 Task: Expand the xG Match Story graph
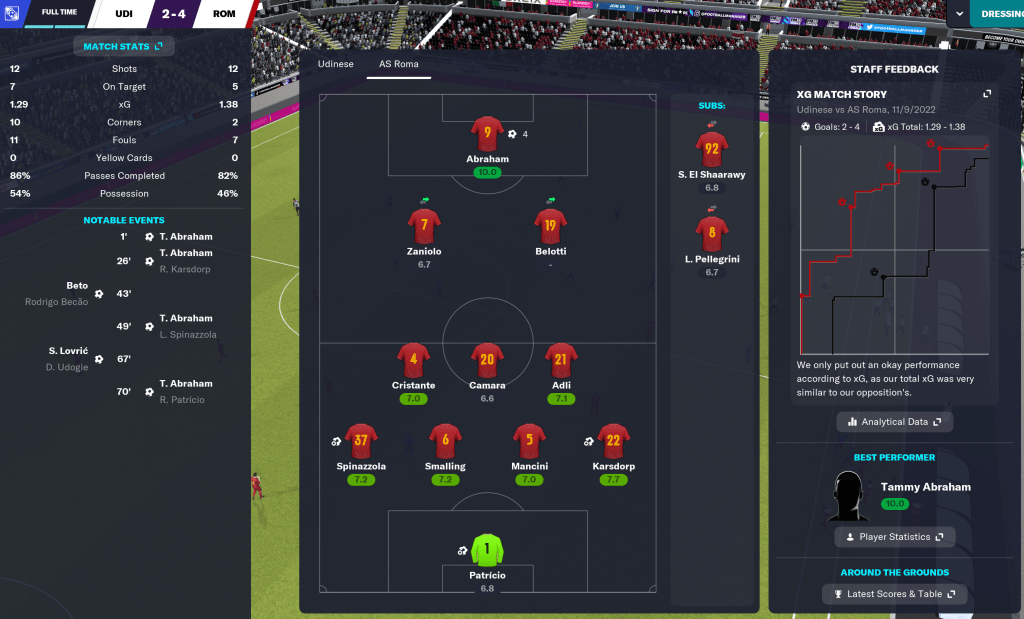pos(987,94)
